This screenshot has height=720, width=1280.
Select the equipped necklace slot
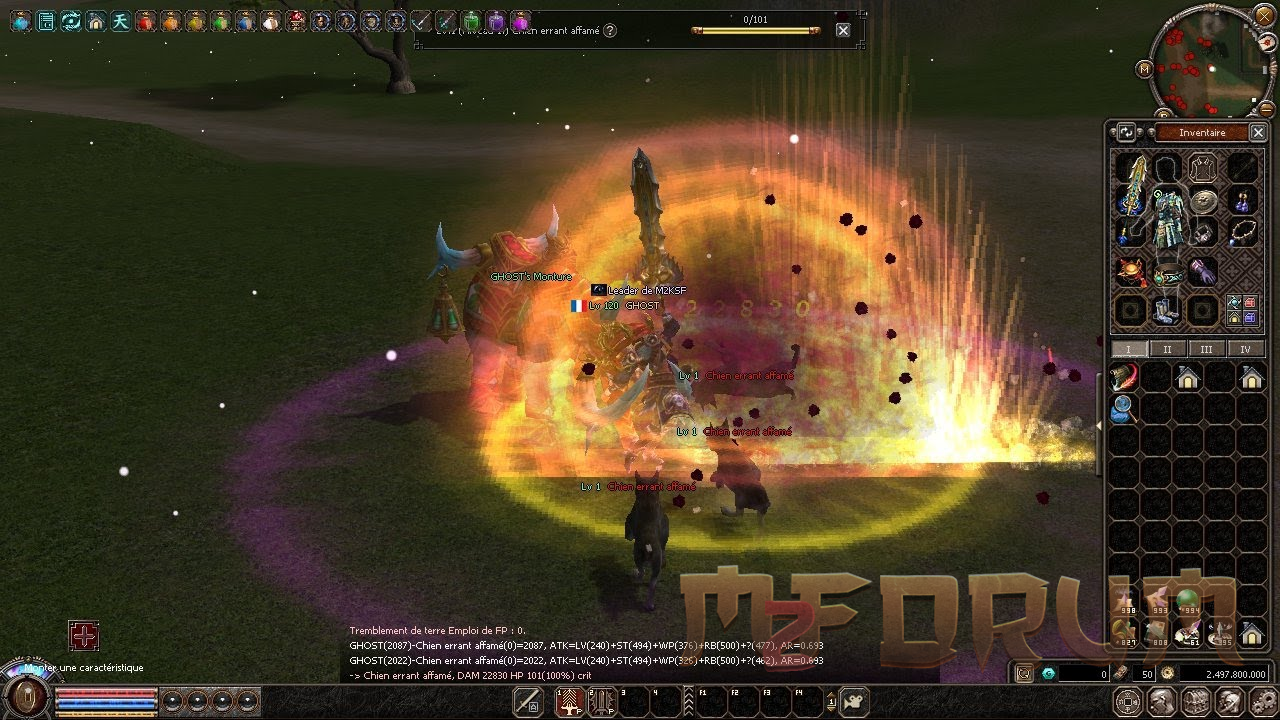click(1241, 233)
